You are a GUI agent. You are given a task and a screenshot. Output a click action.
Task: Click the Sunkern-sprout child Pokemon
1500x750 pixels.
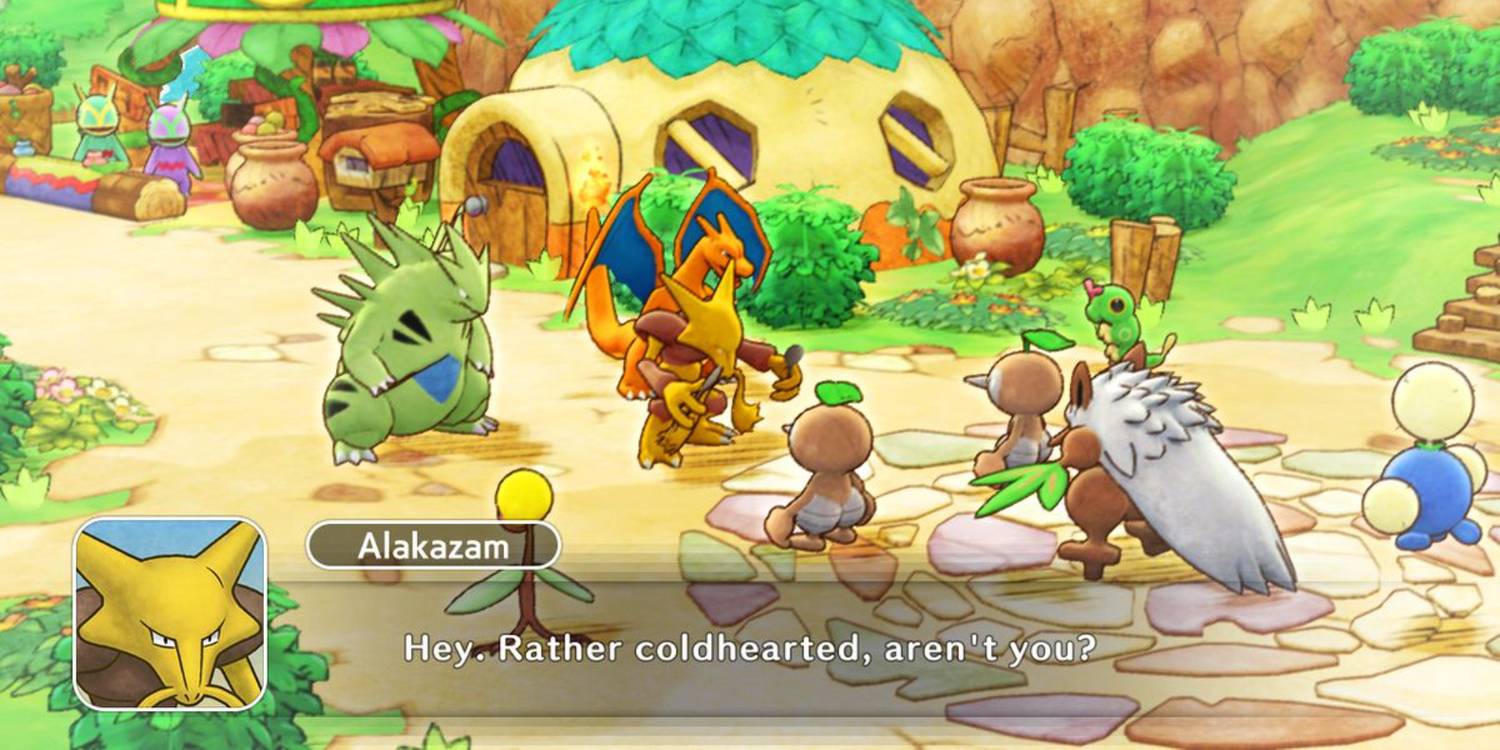(x=830, y=450)
